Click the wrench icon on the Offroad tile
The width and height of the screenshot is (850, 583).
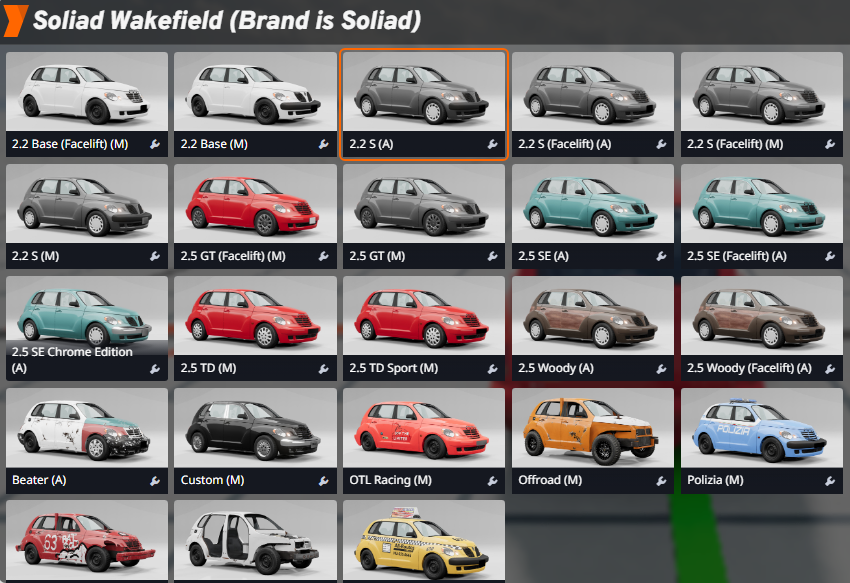click(x=661, y=481)
